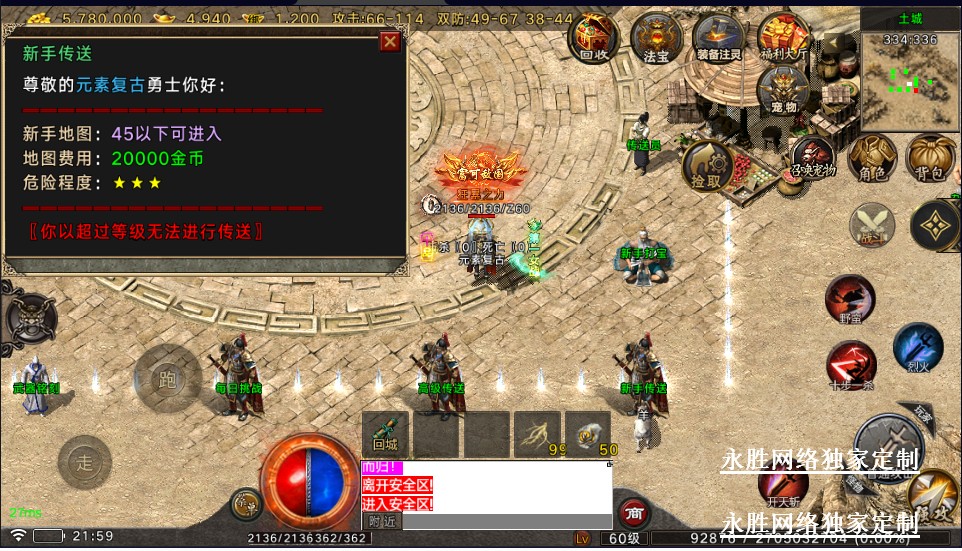Tap the 召唤宠物 summon pet icon
Viewport: 962px width, 551px height.
[x=813, y=159]
